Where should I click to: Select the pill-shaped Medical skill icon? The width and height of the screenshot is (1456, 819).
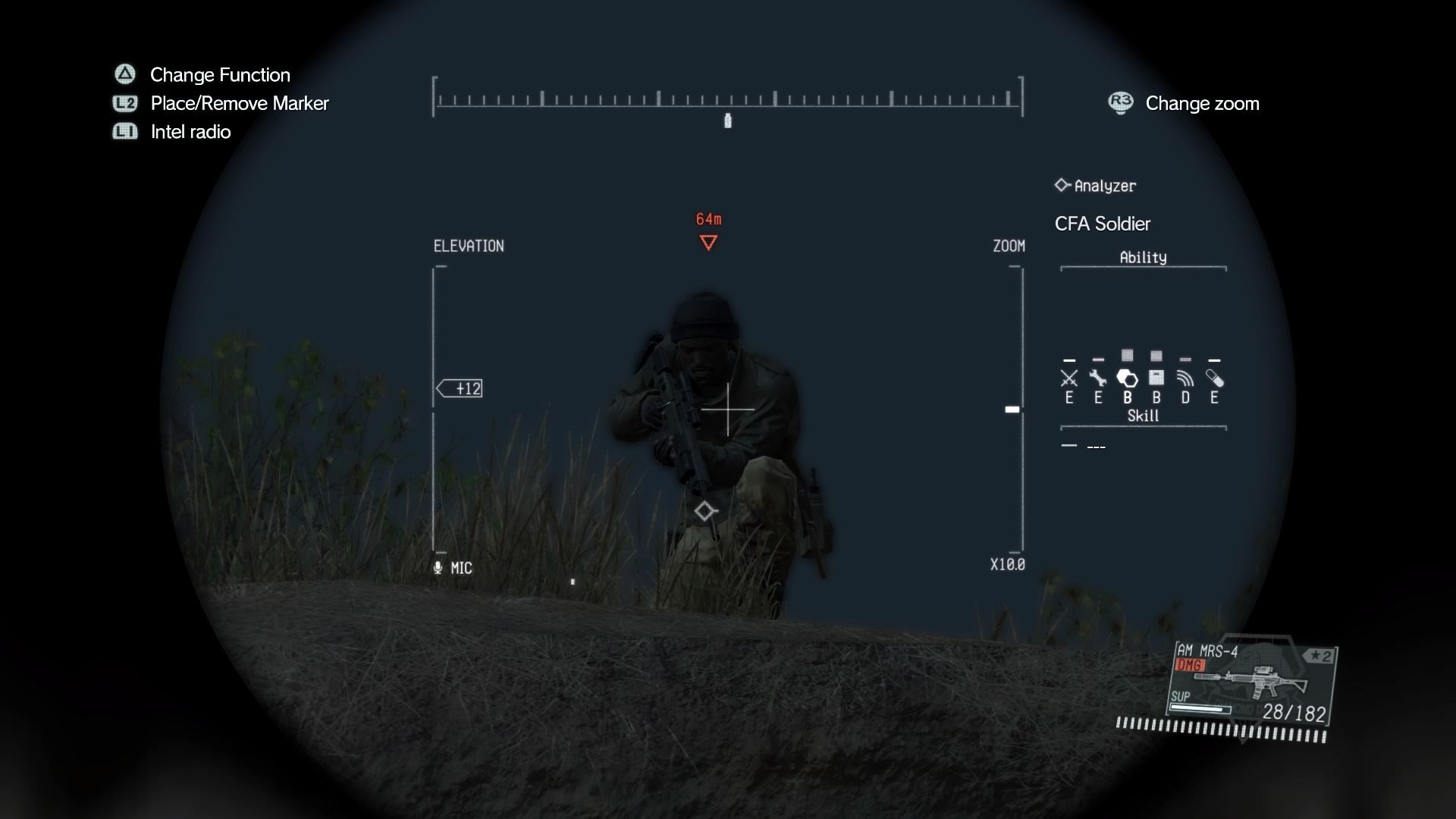point(1215,378)
